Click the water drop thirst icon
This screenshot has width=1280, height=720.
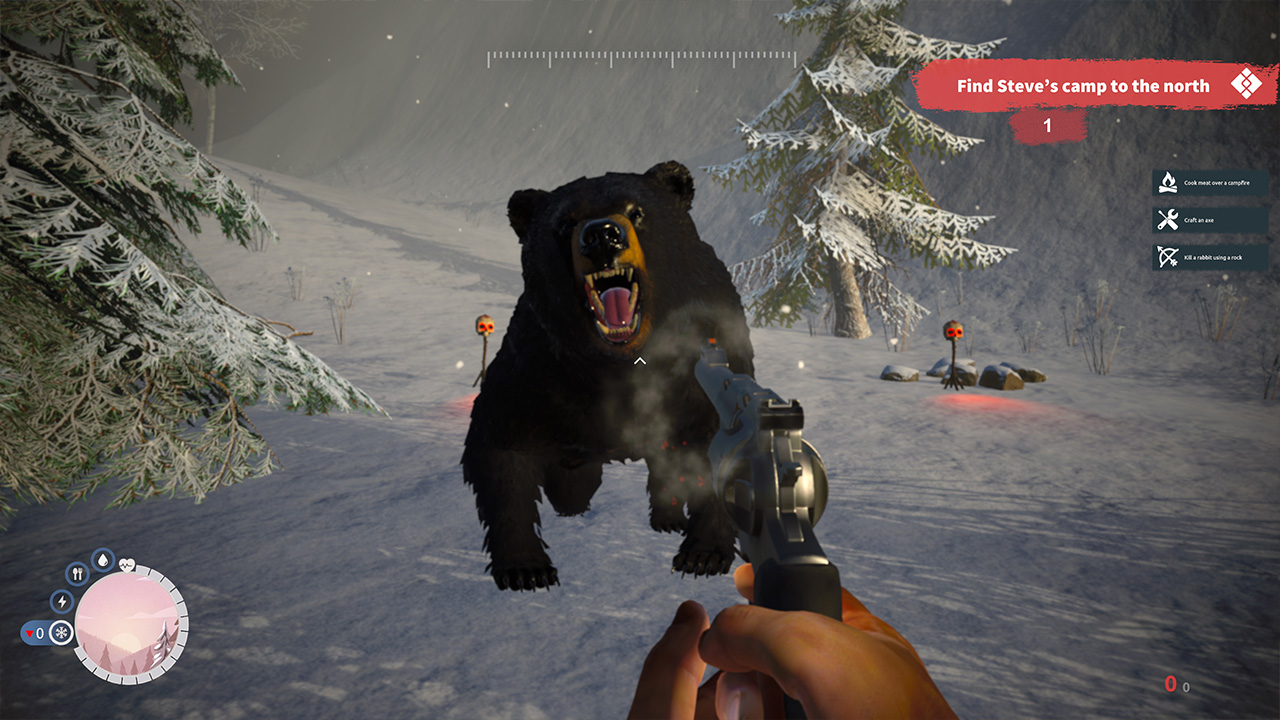coord(103,560)
